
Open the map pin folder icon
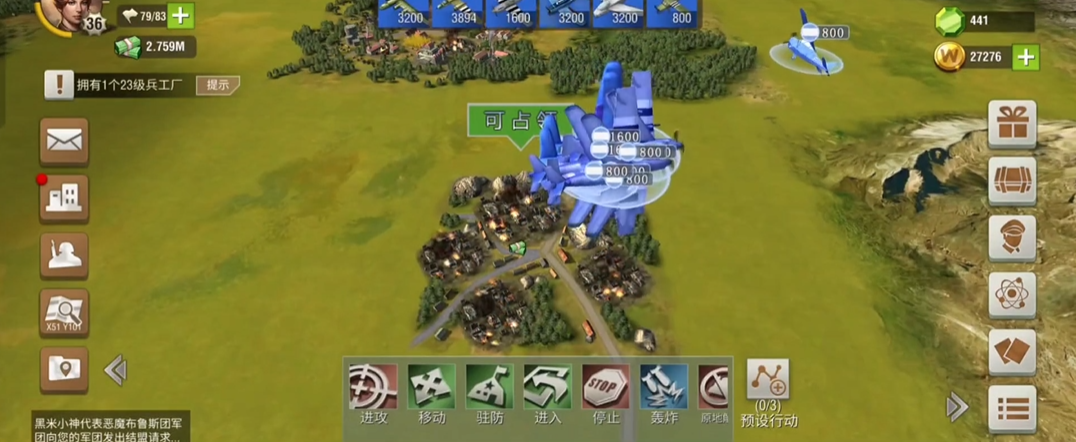point(64,369)
